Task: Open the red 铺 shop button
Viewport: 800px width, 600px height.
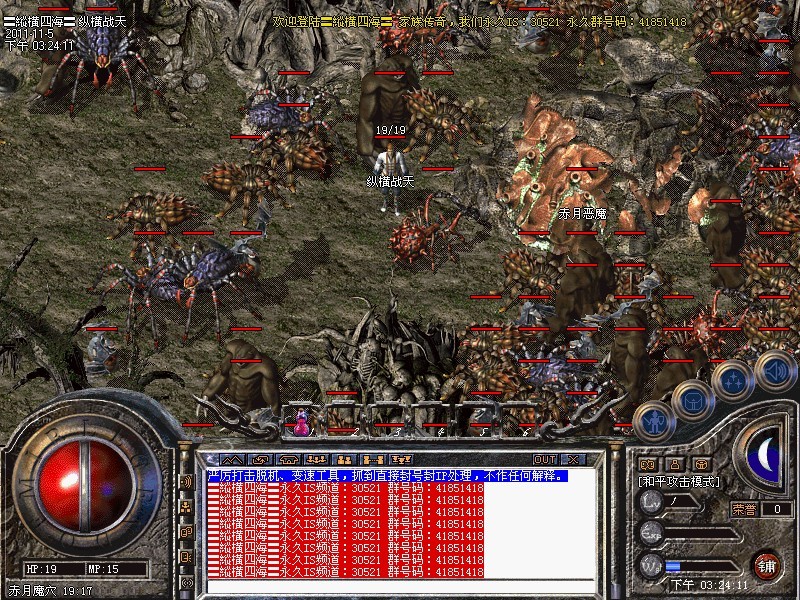Action: tap(767, 564)
